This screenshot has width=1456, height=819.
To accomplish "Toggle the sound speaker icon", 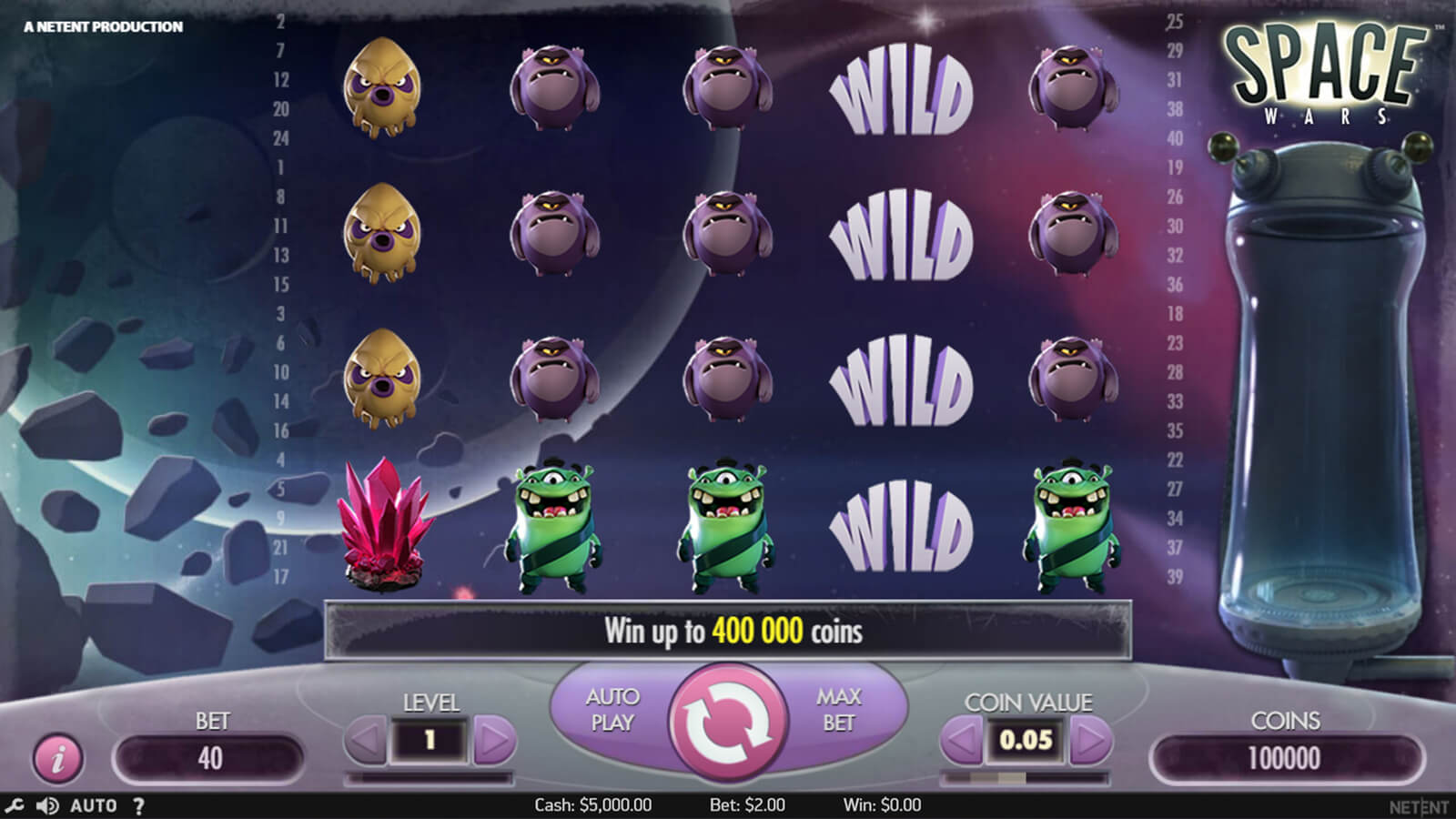I will [x=47, y=805].
